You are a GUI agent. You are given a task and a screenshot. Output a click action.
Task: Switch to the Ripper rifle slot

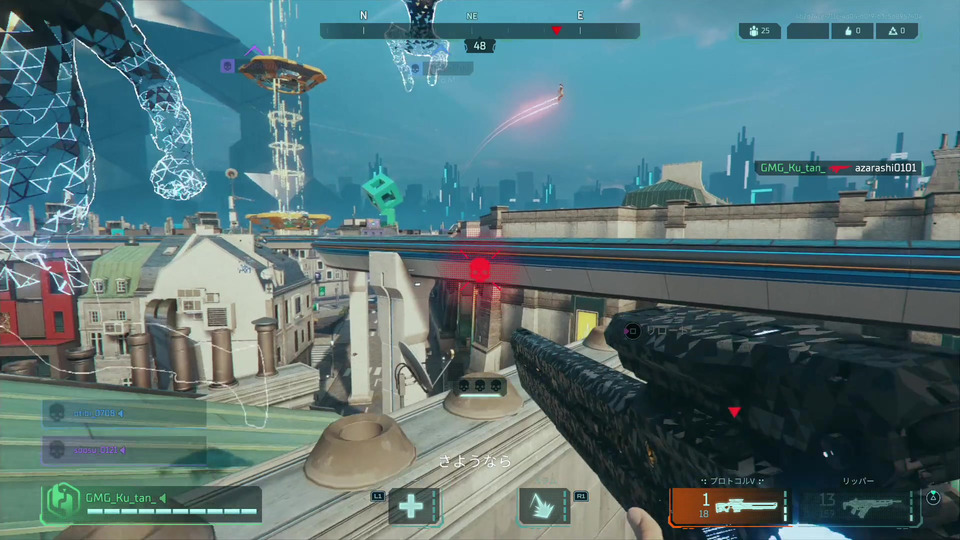(861, 506)
